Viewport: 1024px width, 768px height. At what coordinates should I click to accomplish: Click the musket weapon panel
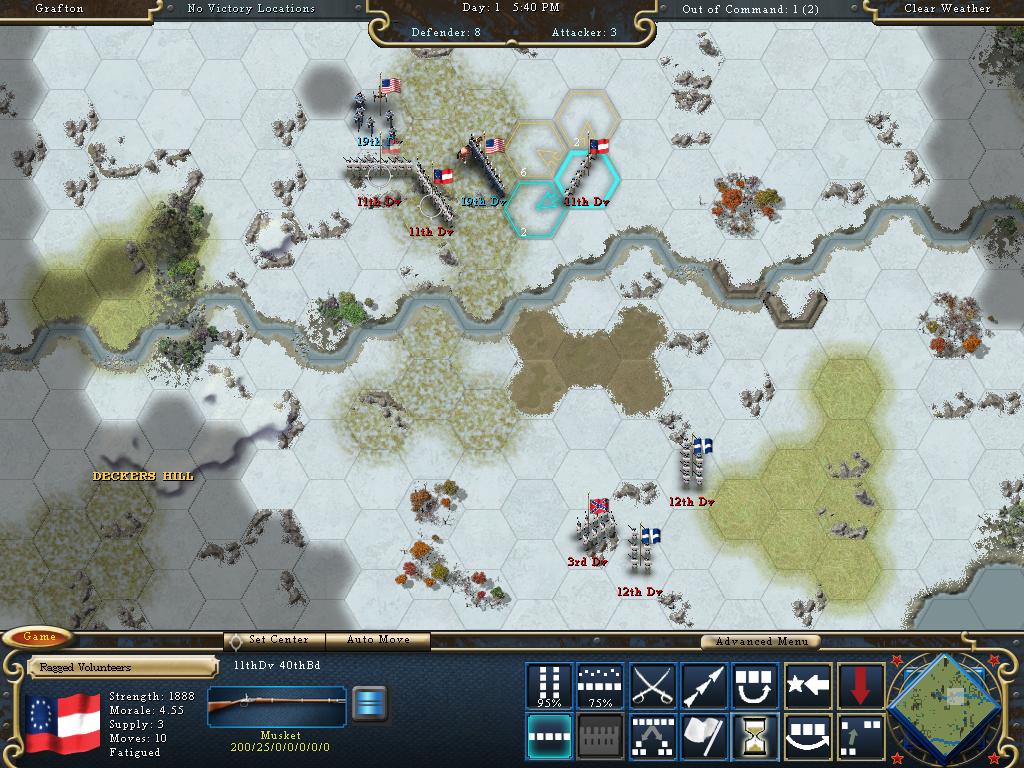pyautogui.click(x=277, y=706)
